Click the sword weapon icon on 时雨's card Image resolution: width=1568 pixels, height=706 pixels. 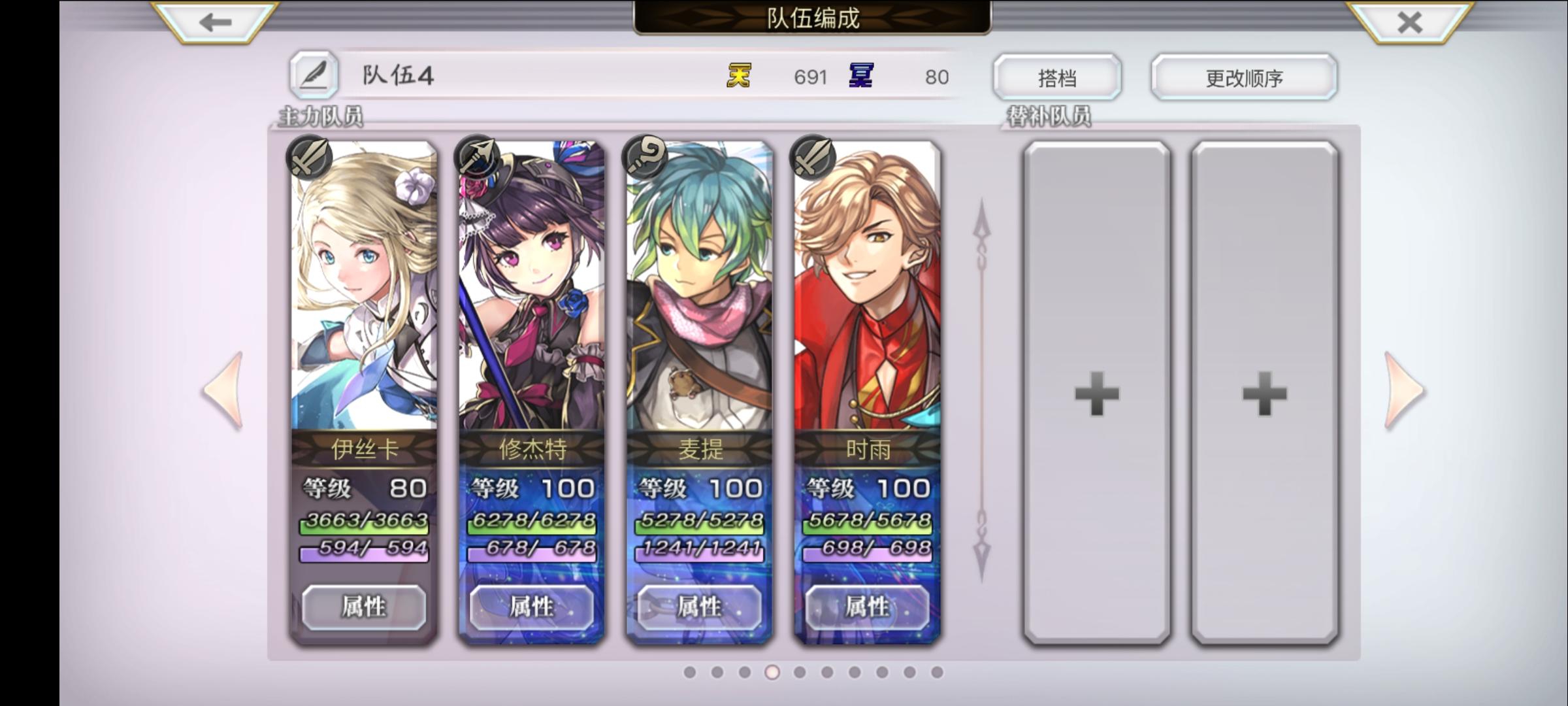[812, 159]
